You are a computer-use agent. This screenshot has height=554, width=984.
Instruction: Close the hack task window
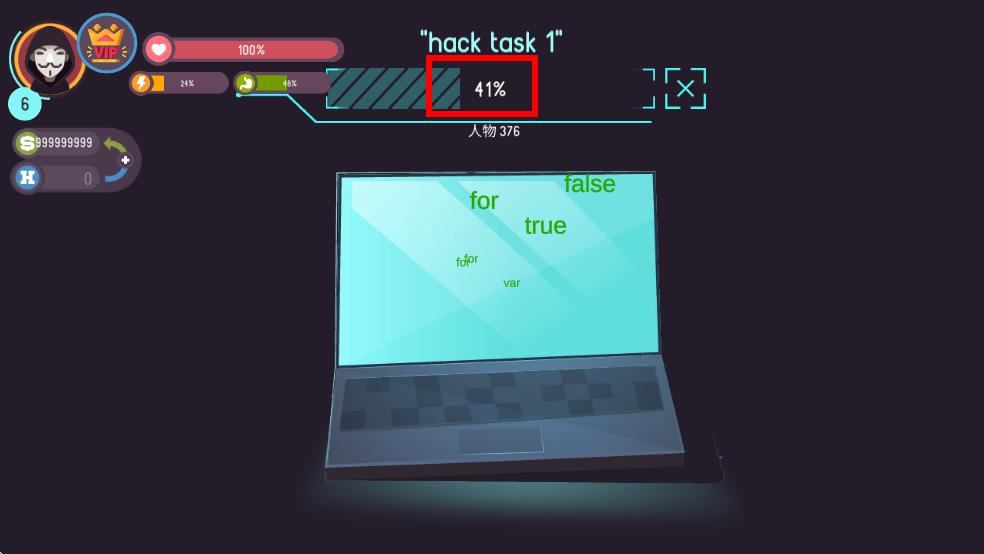point(685,89)
